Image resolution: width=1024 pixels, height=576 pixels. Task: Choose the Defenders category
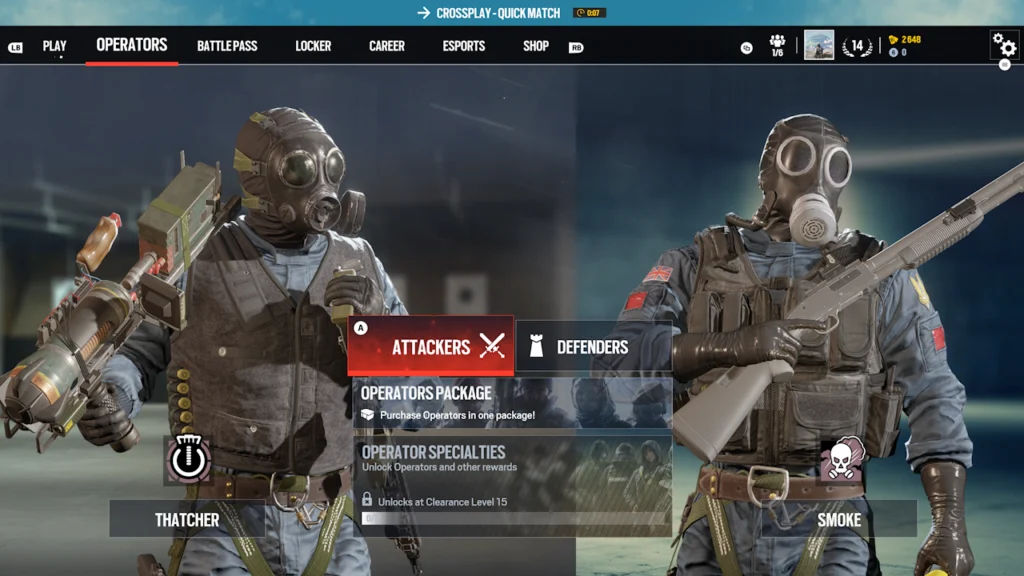coord(593,347)
